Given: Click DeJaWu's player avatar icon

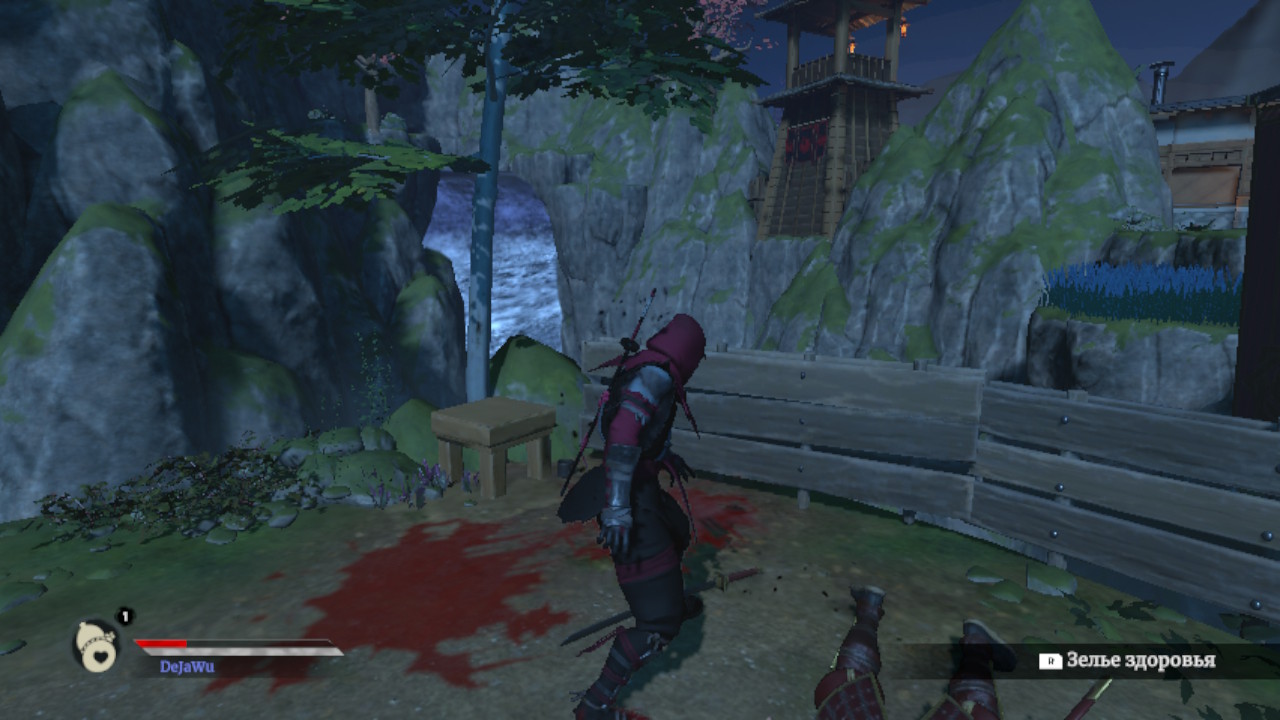Looking at the screenshot, I should (97, 645).
